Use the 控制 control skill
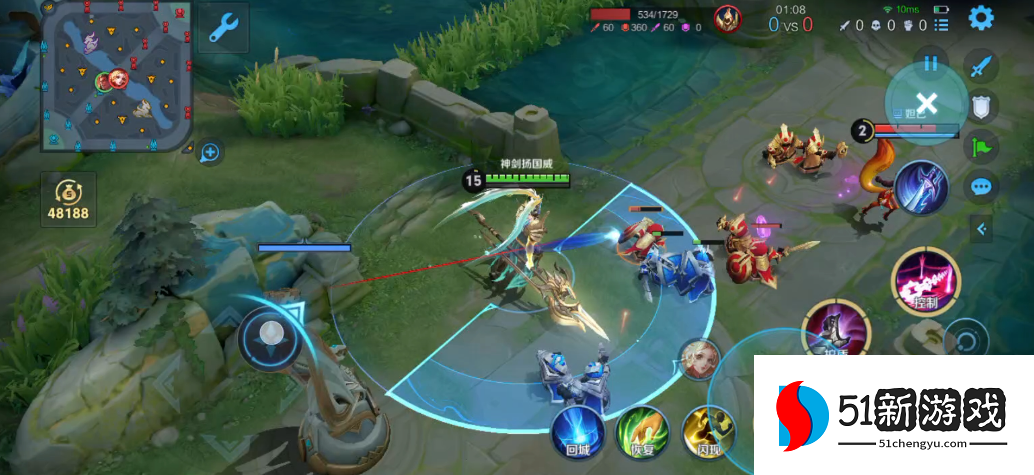The width and height of the screenshot is (1034, 475). [x=925, y=282]
